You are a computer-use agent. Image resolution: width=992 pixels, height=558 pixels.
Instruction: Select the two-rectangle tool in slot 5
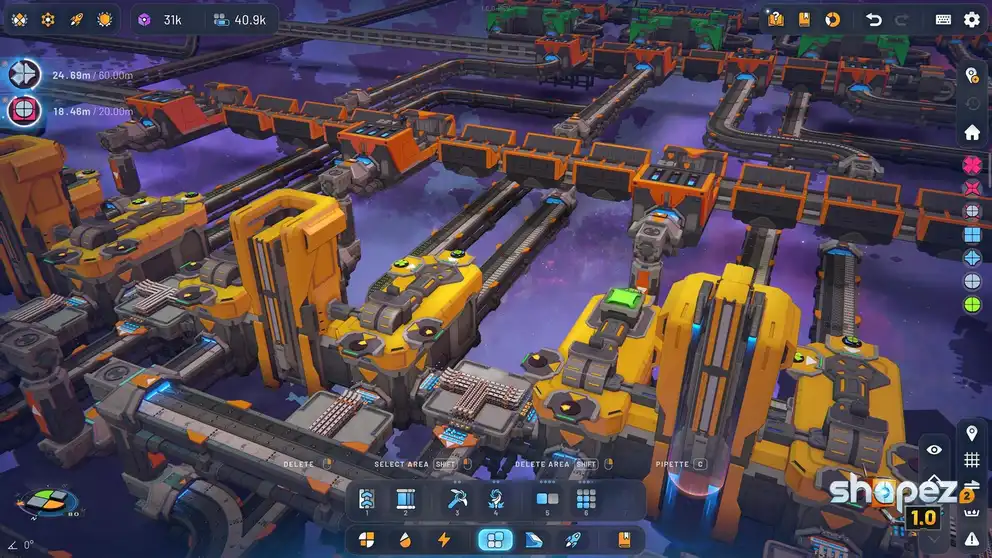[547, 498]
